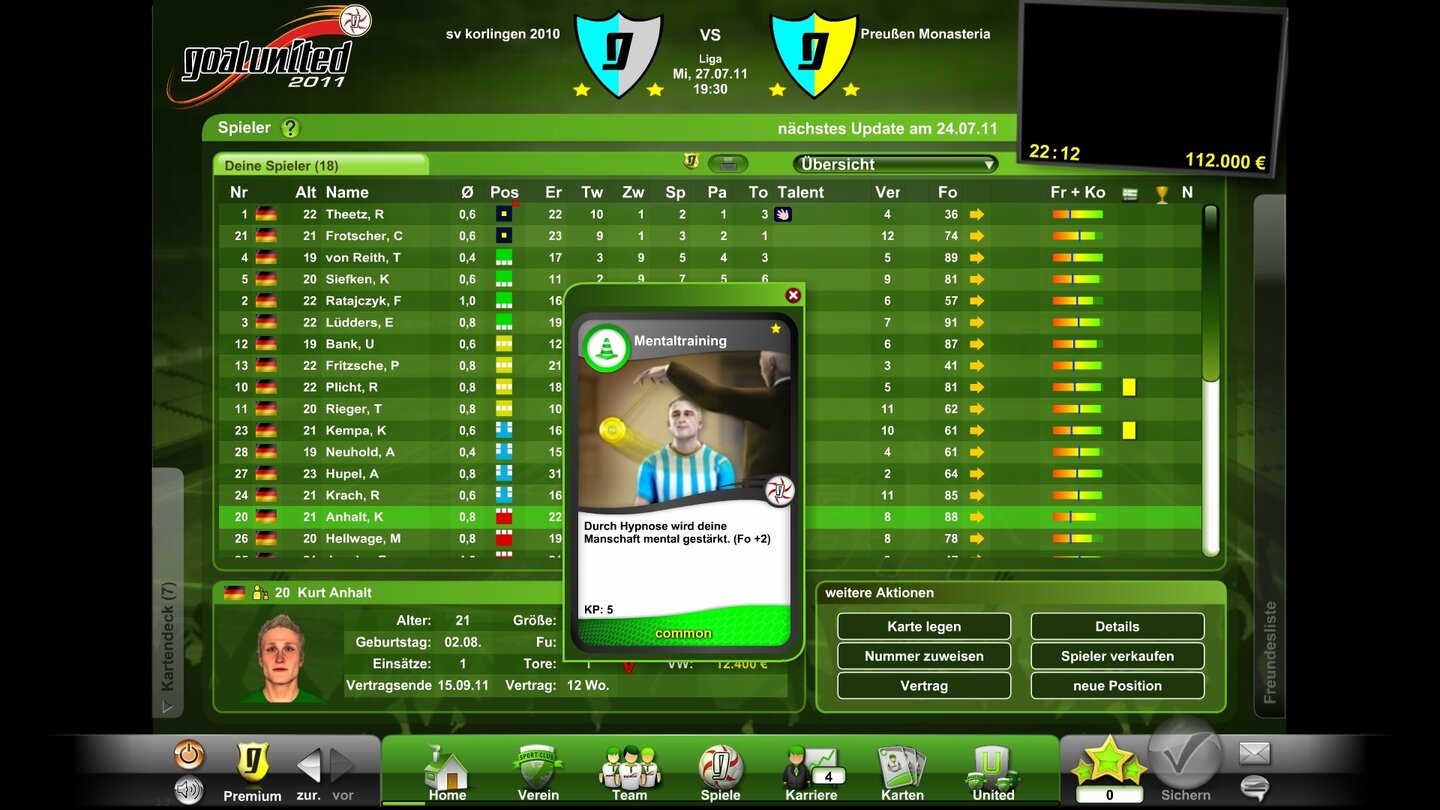1440x810 pixels.
Task: View the Karten card deck section
Action: click(x=901, y=770)
